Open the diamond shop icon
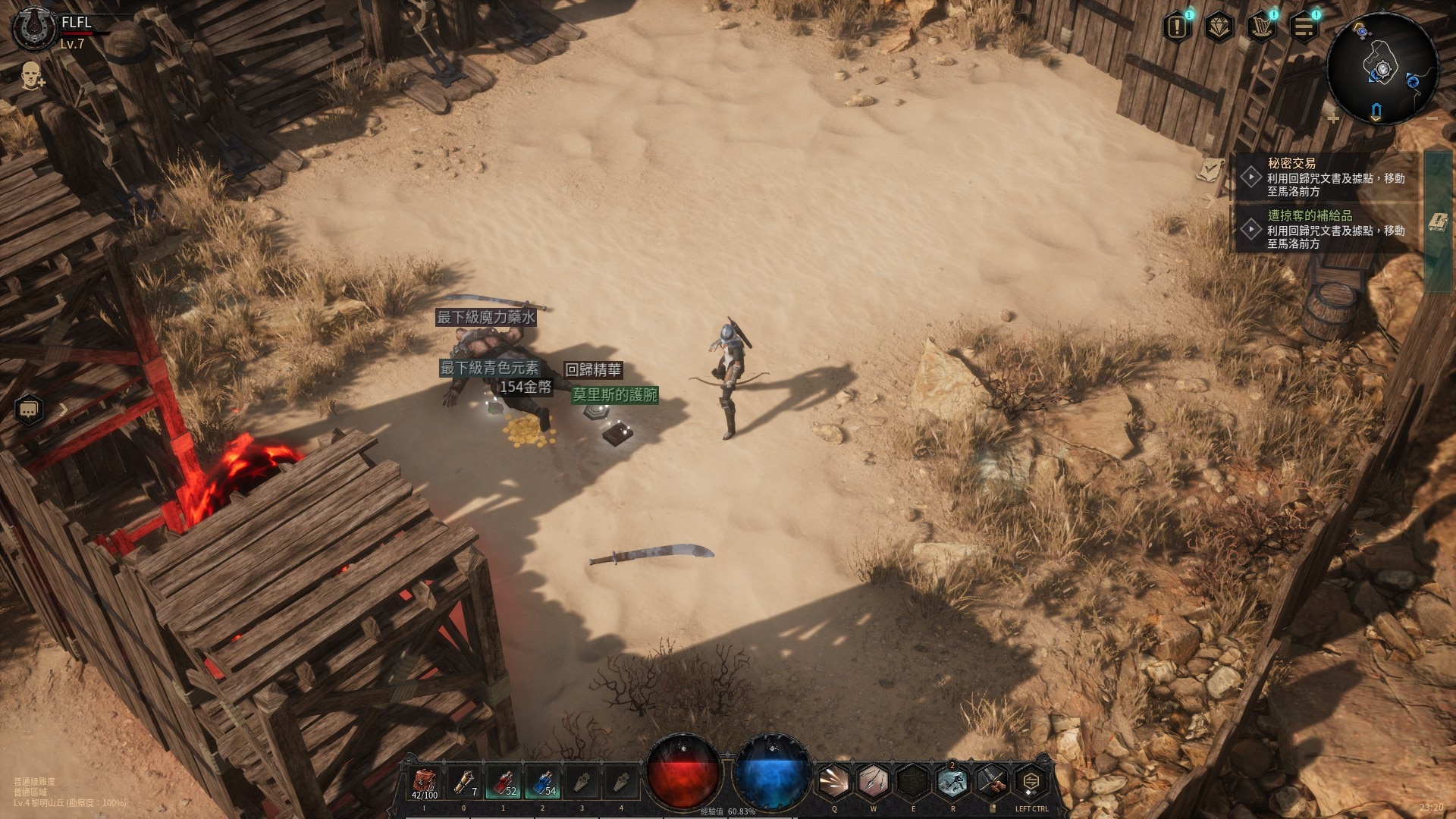This screenshot has width=1456, height=819. pyautogui.click(x=1219, y=28)
